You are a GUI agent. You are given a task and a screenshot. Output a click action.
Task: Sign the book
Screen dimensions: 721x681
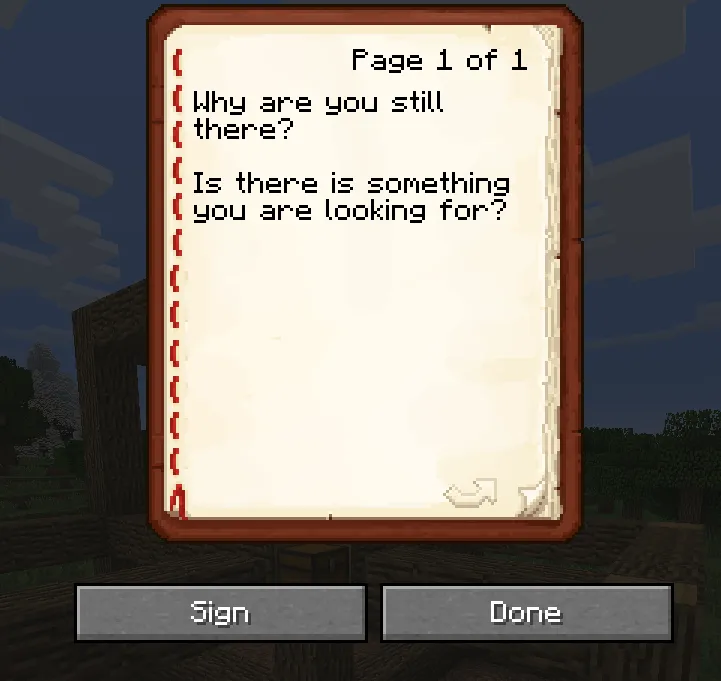click(220, 612)
